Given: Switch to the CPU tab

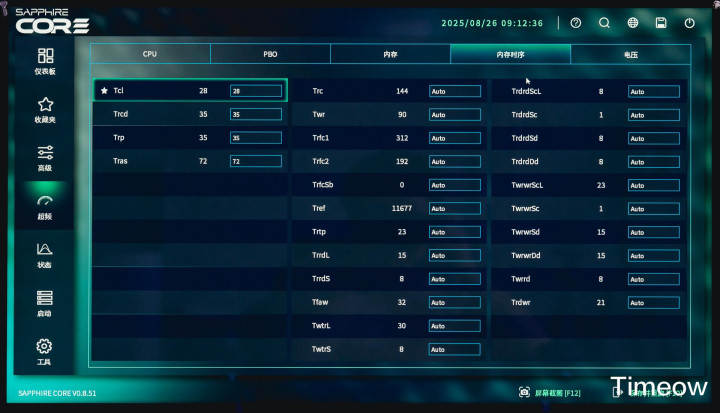Looking at the screenshot, I should click(x=150, y=54).
